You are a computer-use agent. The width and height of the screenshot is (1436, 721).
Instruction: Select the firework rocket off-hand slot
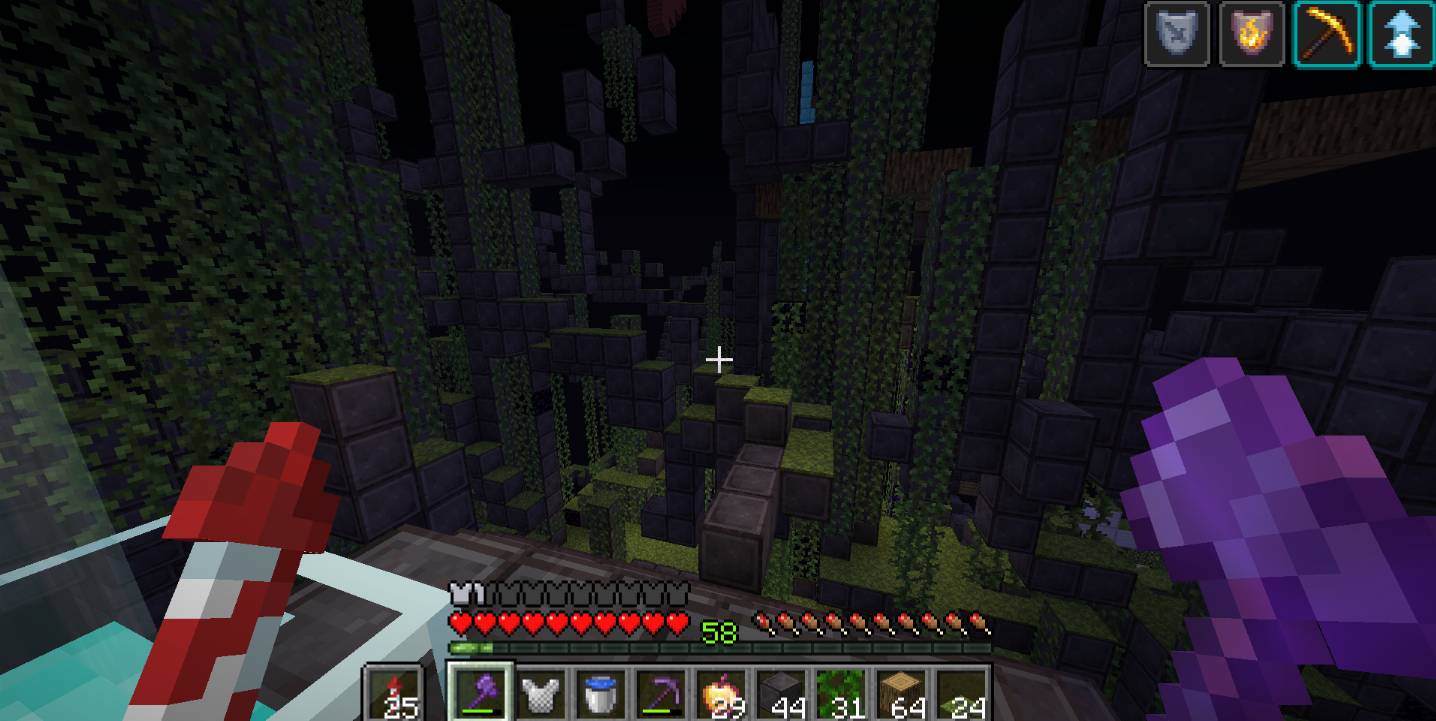click(392, 694)
